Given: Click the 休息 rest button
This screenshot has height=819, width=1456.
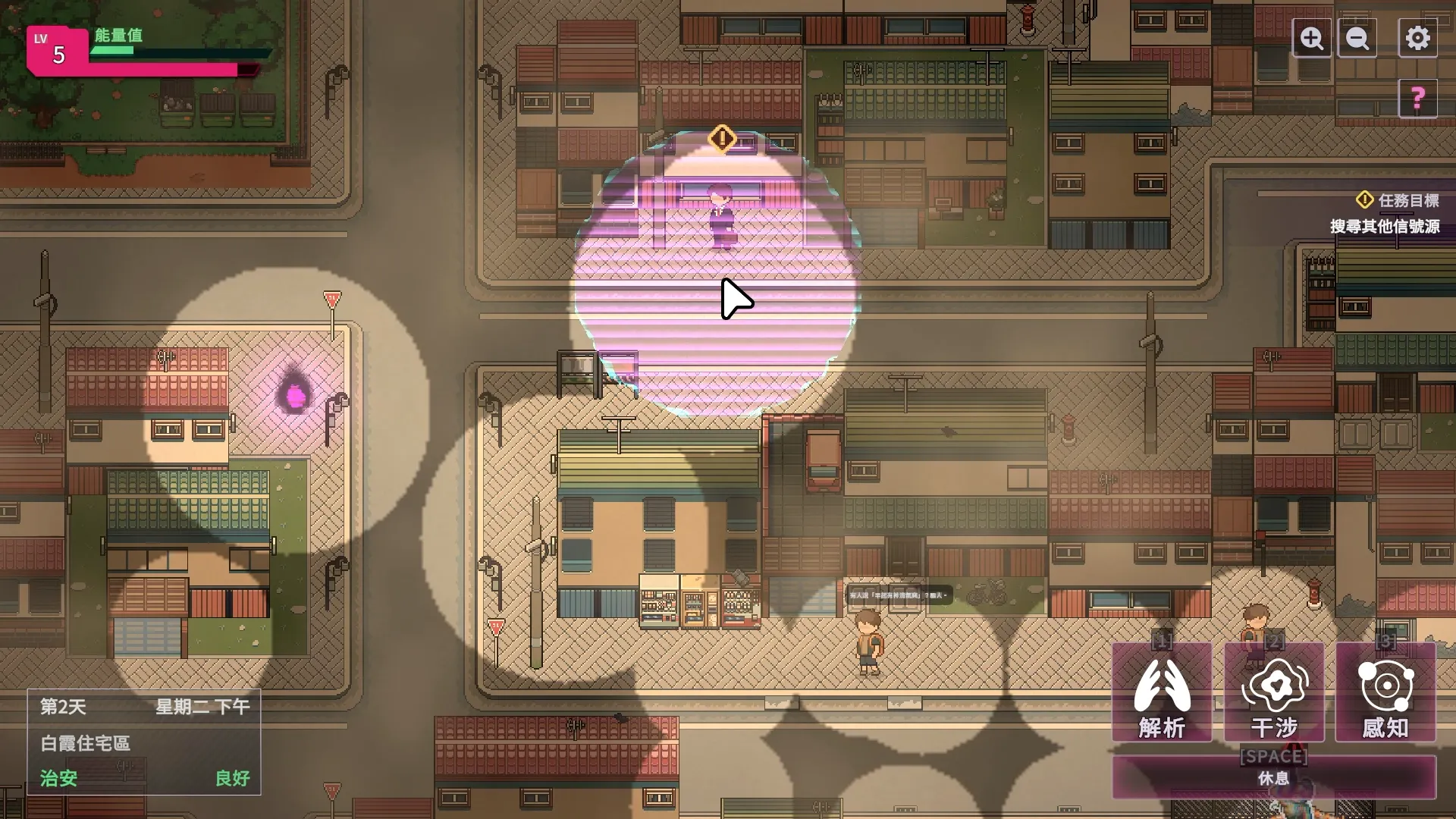Looking at the screenshot, I should 1274,777.
